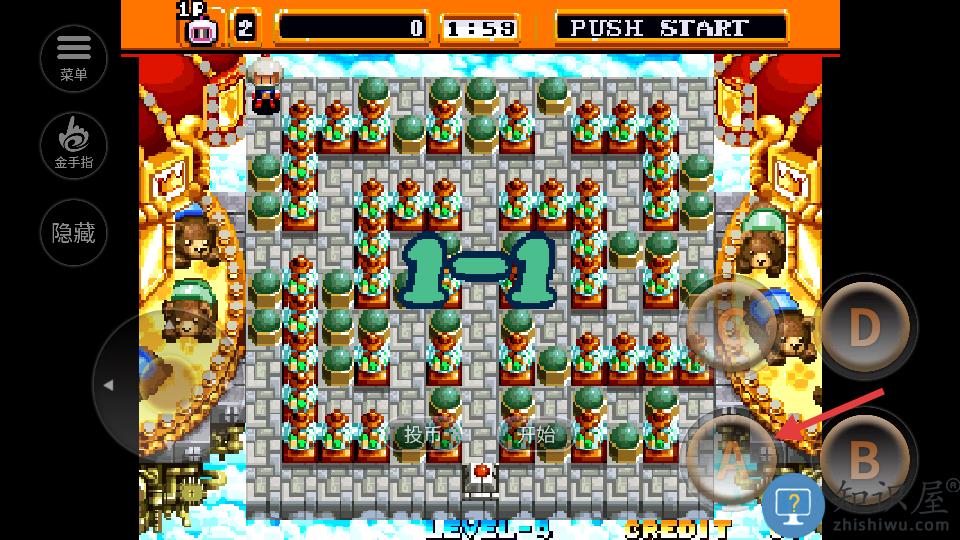The image size is (960, 540).
Task: Open the blue question-mark help icon
Action: (x=793, y=502)
